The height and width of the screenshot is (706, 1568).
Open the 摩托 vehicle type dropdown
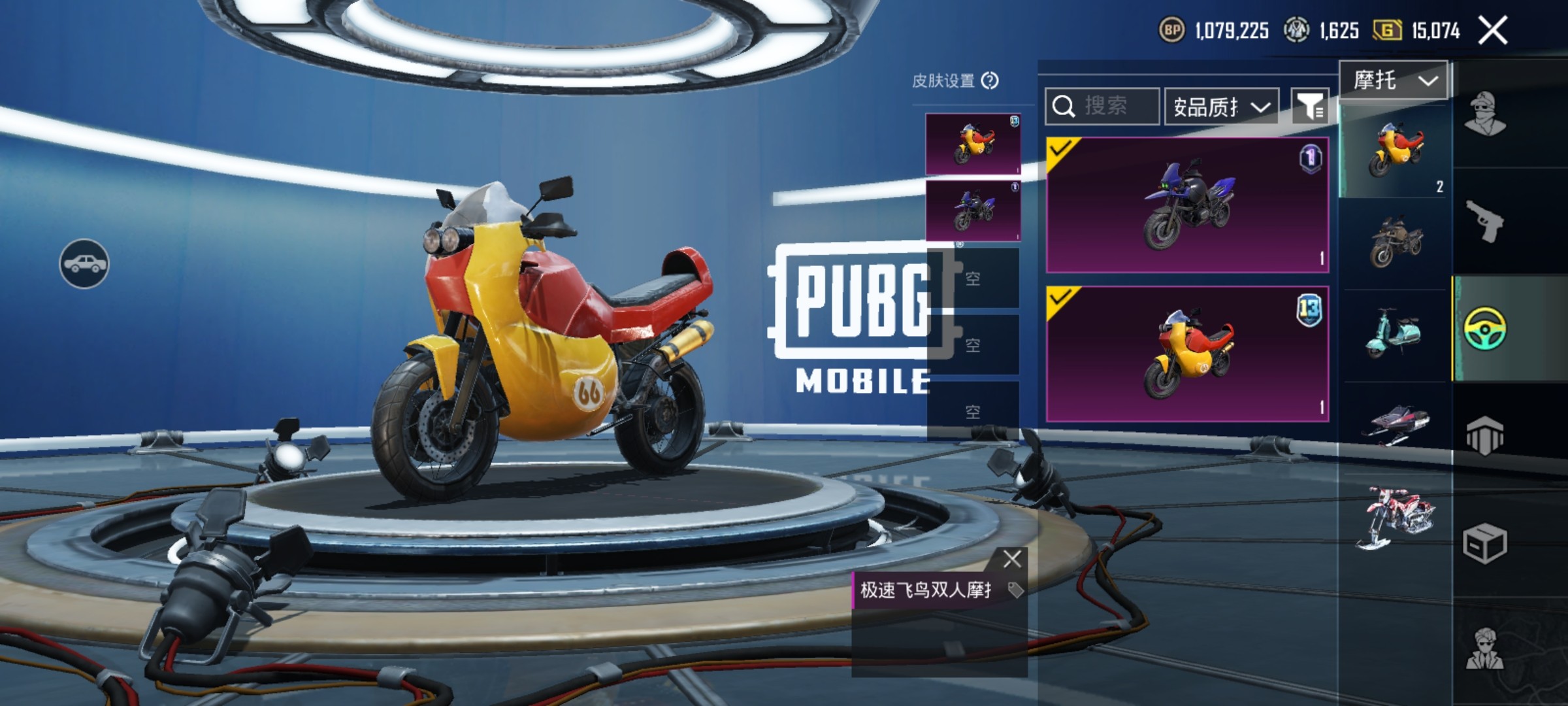[1394, 81]
